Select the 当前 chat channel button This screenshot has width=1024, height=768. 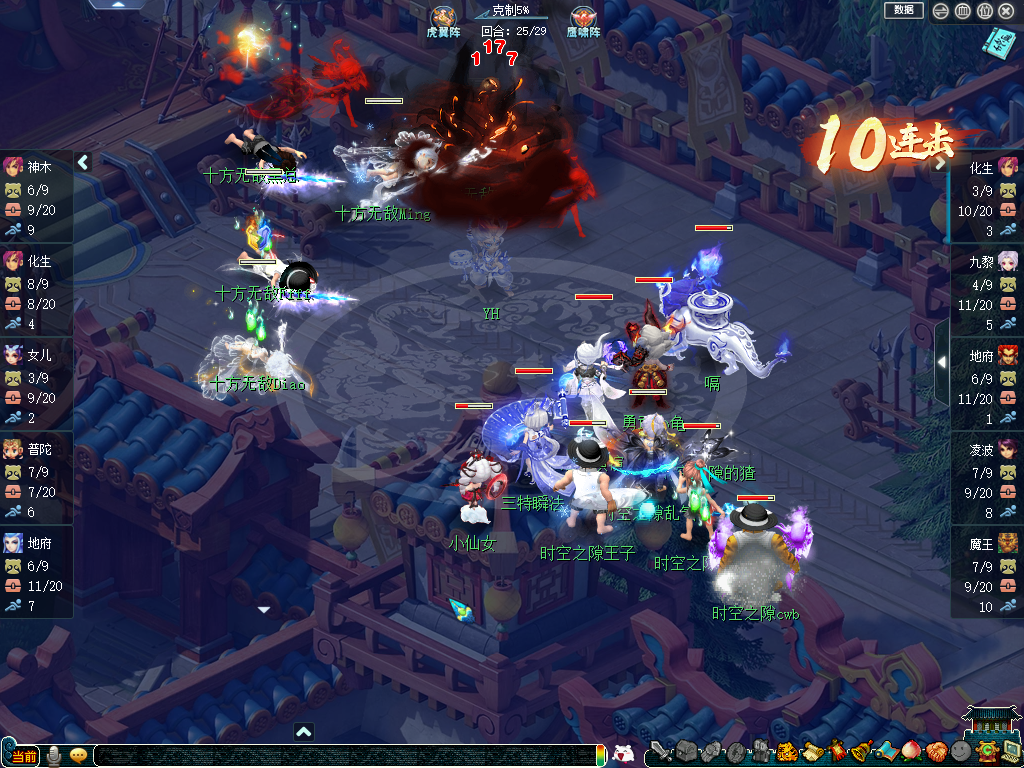tap(23, 756)
